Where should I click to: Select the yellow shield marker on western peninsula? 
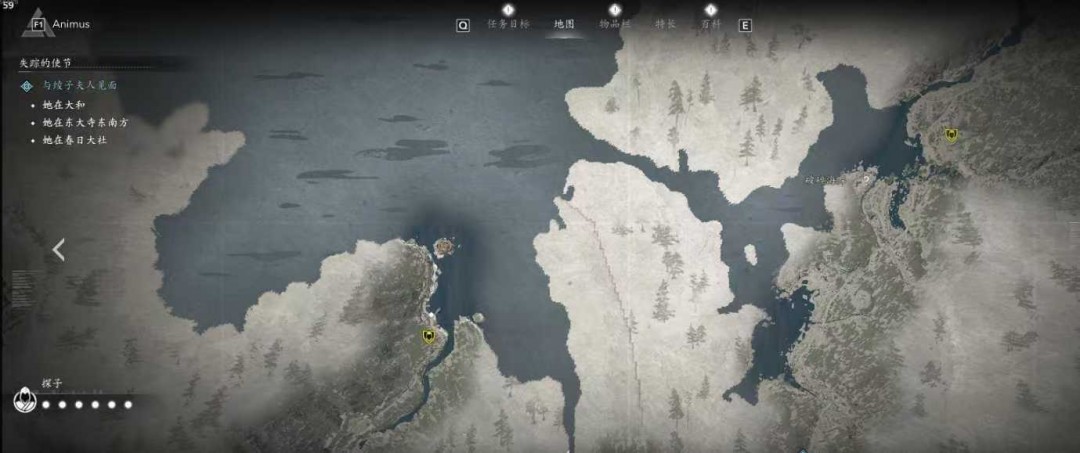429,338
